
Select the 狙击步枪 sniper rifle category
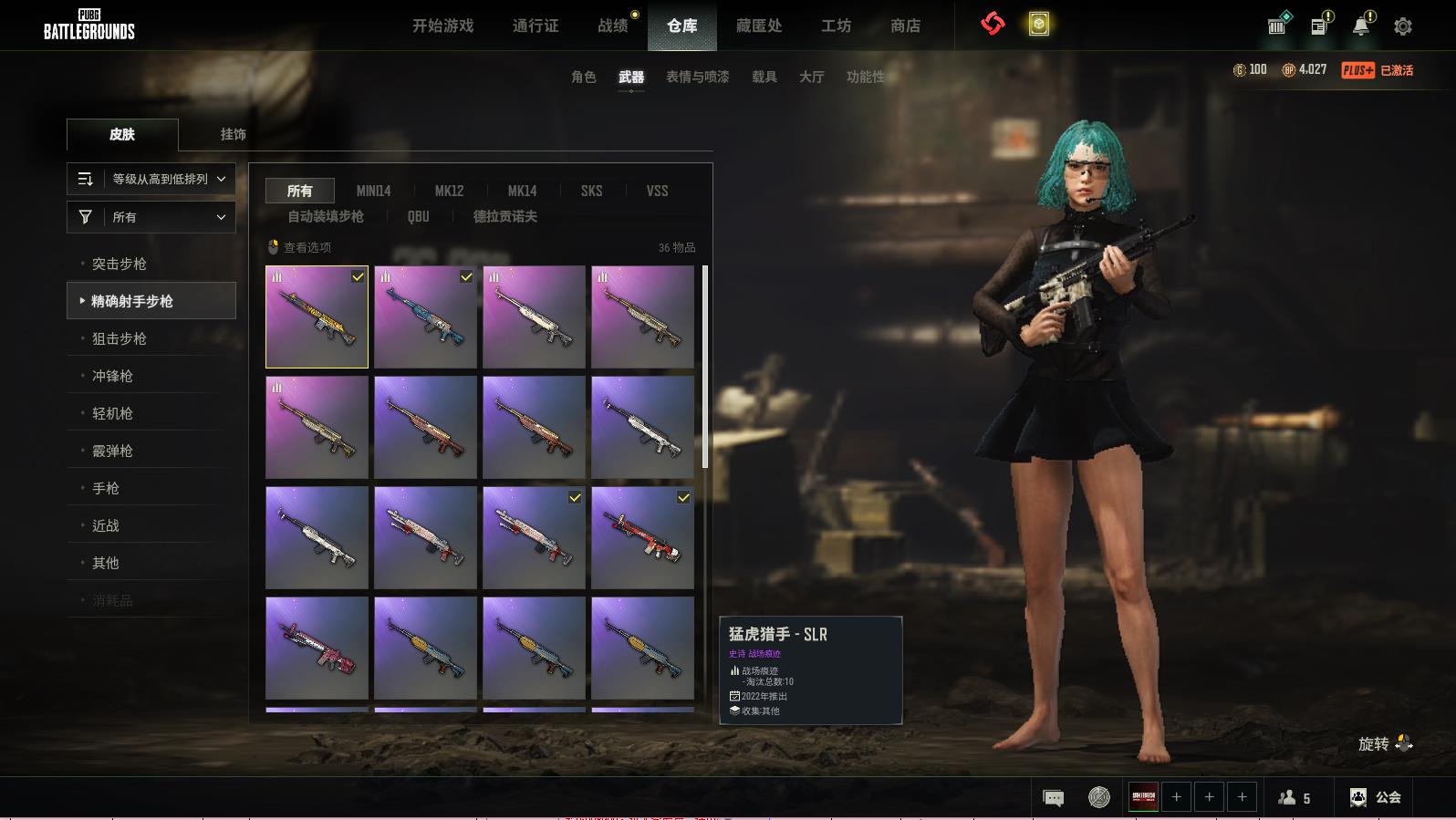(x=120, y=338)
